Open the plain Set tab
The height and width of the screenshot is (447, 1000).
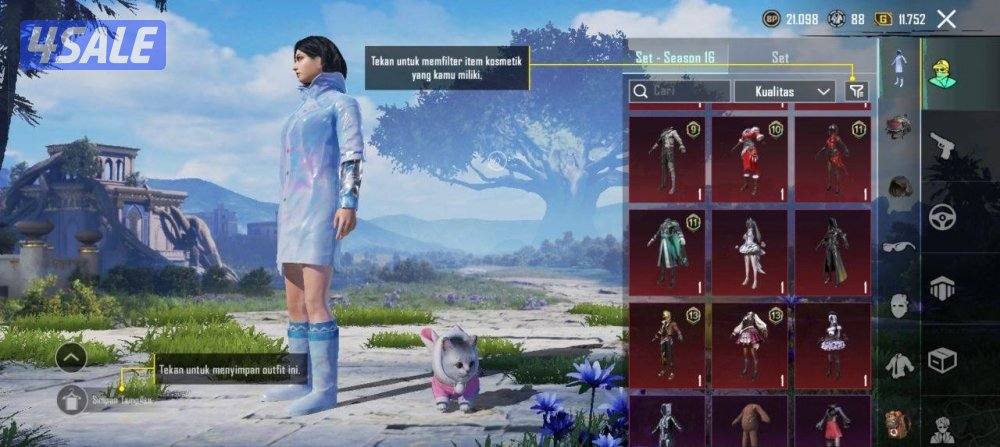point(780,57)
